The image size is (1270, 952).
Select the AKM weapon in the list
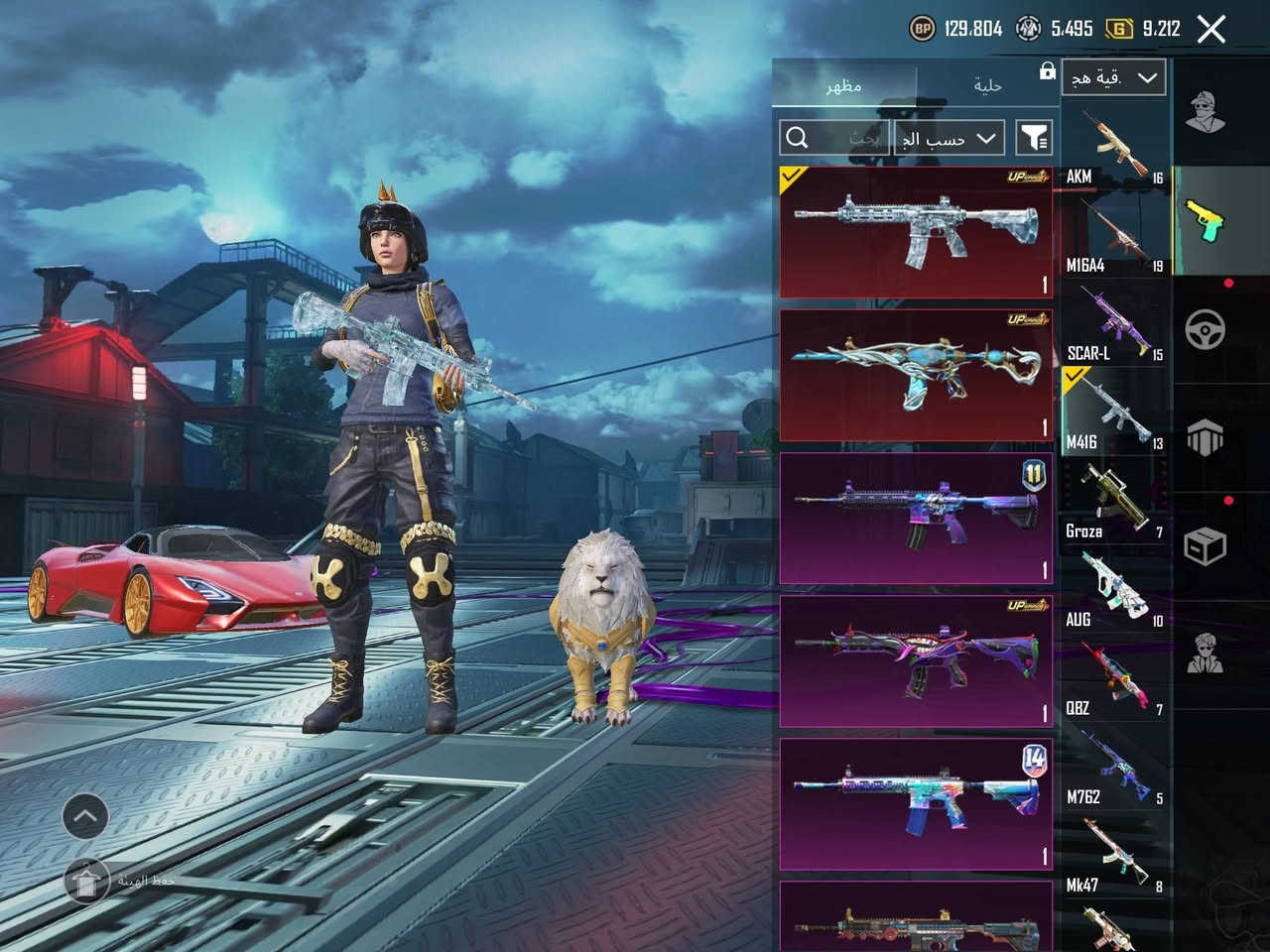point(1113,146)
